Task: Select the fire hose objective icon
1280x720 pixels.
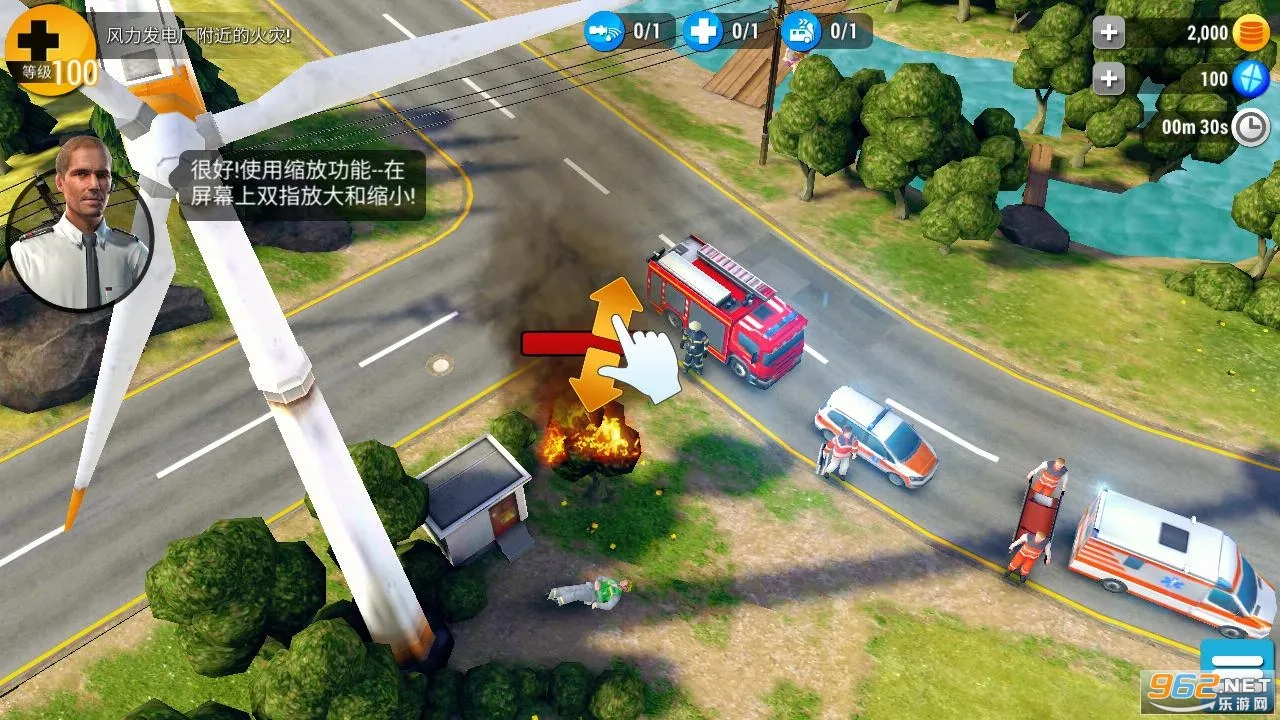Action: [605, 31]
